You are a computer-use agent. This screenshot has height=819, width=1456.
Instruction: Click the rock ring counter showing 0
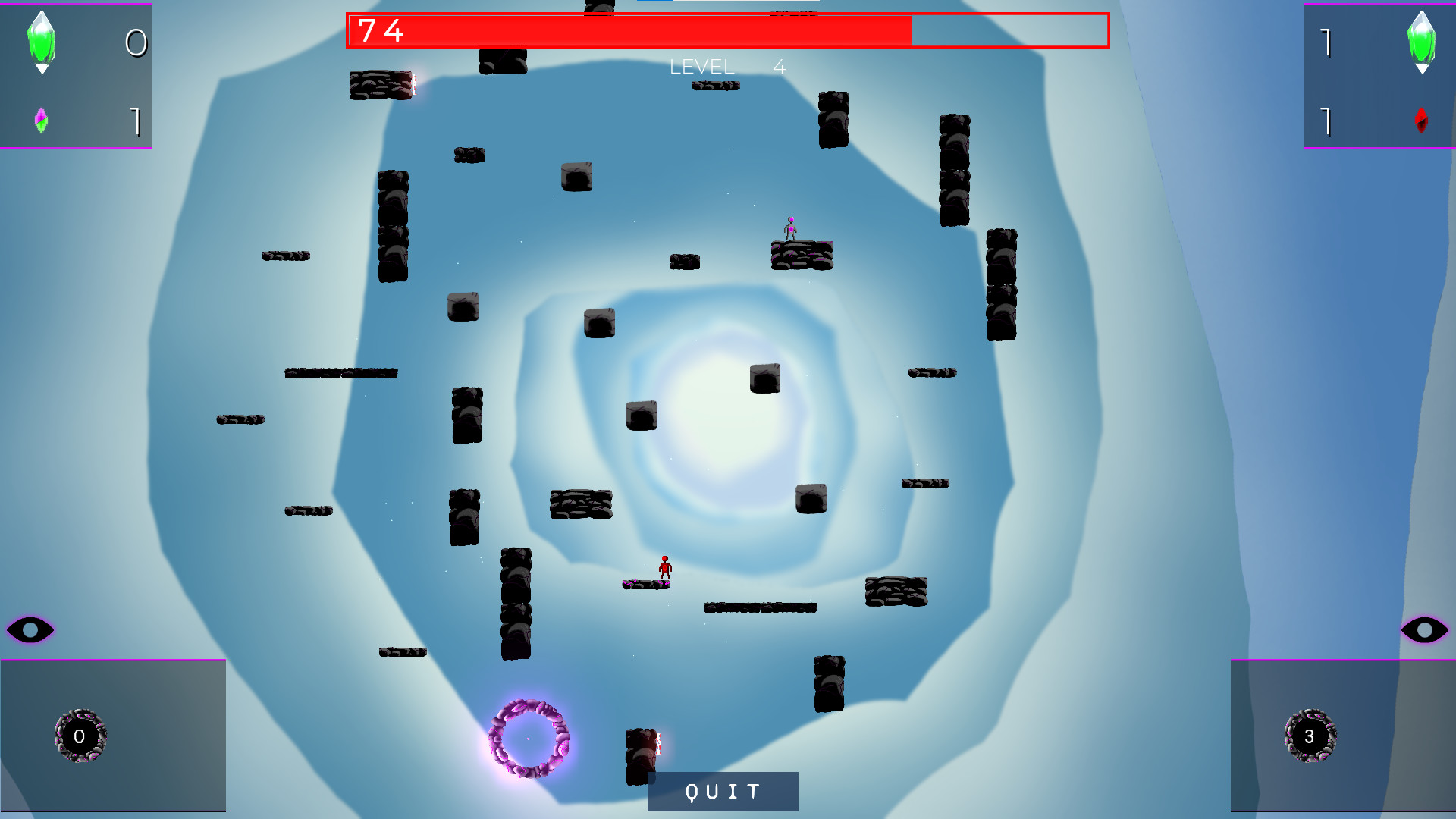click(x=80, y=736)
